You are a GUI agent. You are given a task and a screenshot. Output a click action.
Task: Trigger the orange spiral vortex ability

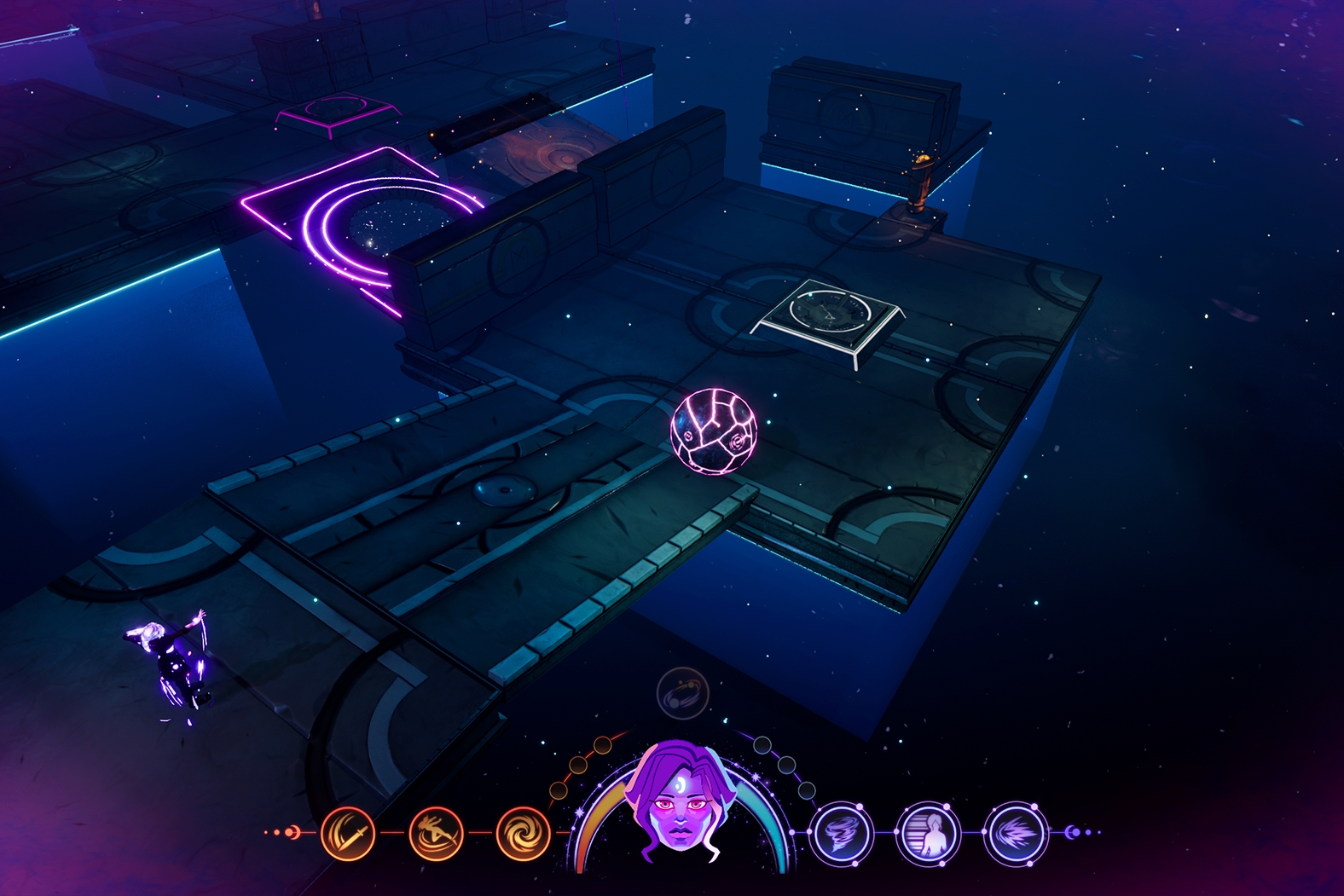pos(523,833)
